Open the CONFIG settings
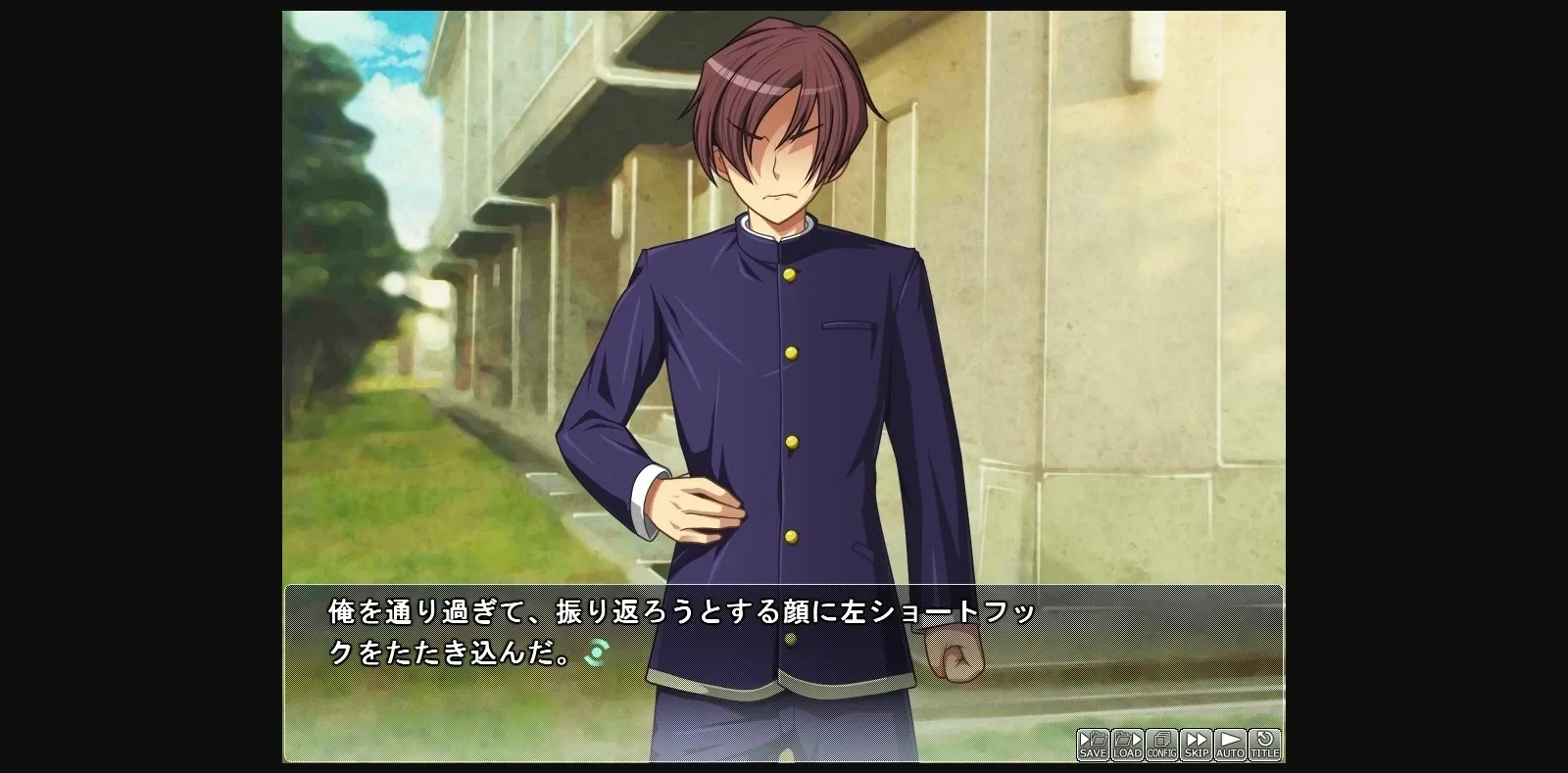1568x773 pixels. (x=1161, y=745)
